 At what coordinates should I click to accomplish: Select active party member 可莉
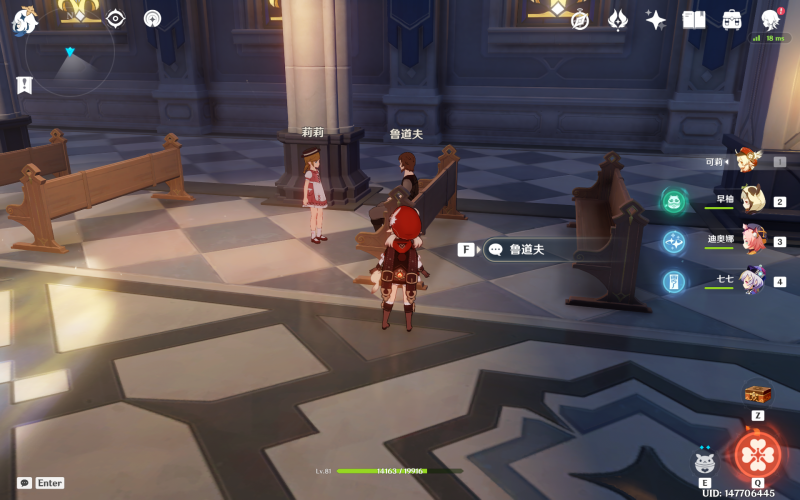(745, 161)
